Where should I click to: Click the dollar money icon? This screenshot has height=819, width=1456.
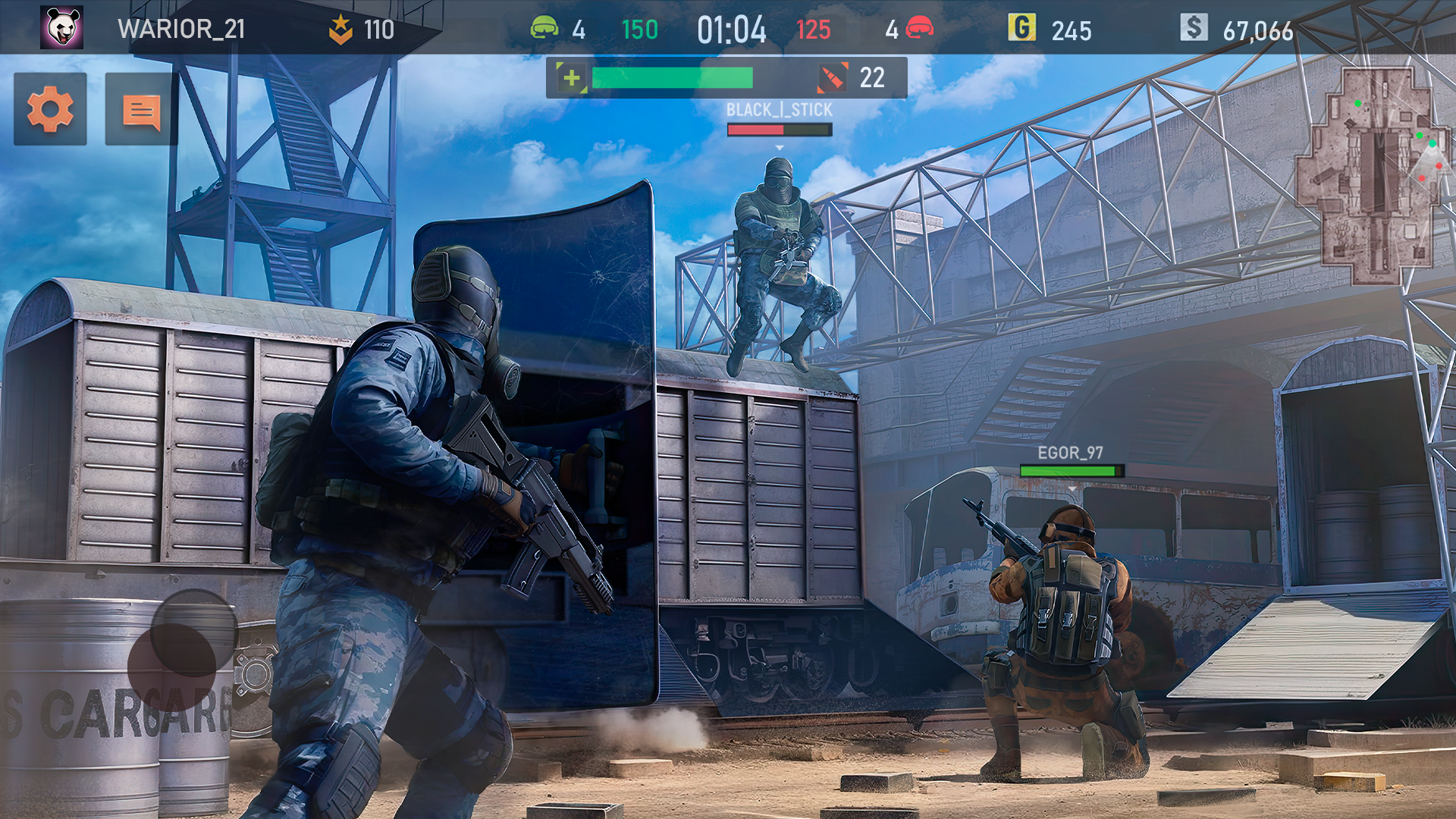pos(1196,28)
